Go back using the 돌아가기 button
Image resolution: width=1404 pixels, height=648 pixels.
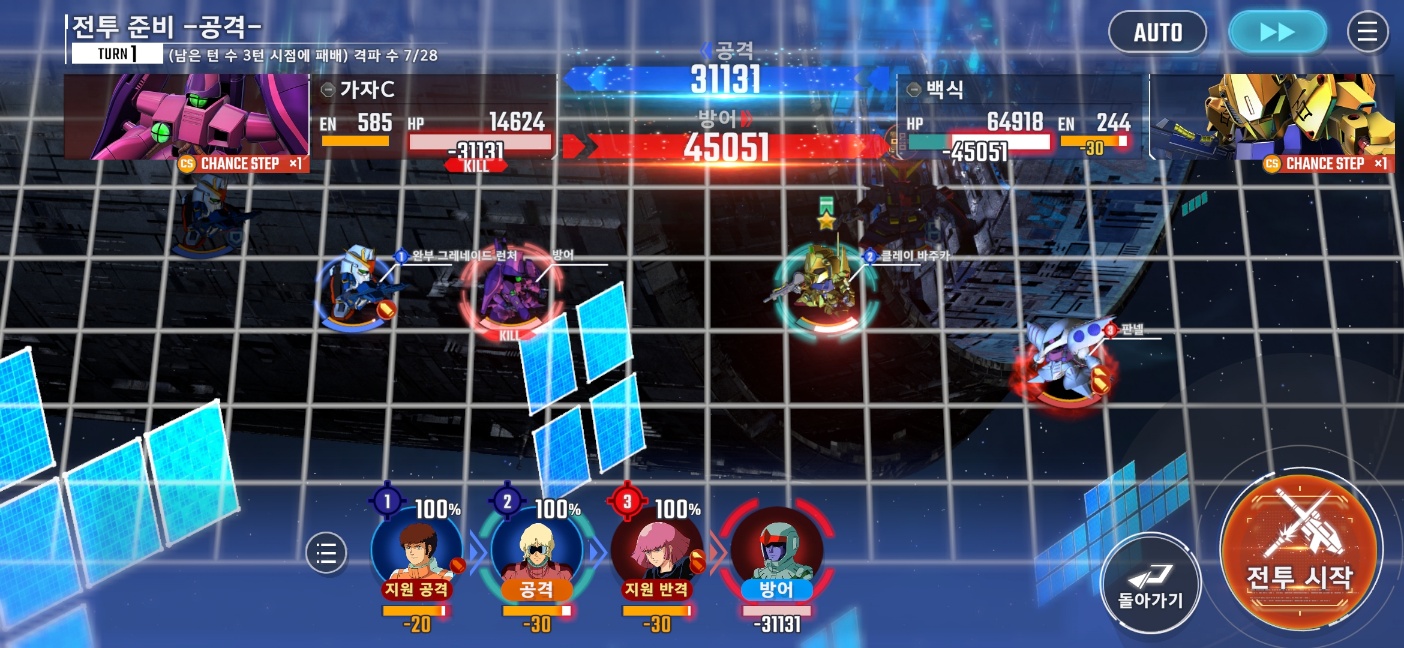tap(1150, 584)
